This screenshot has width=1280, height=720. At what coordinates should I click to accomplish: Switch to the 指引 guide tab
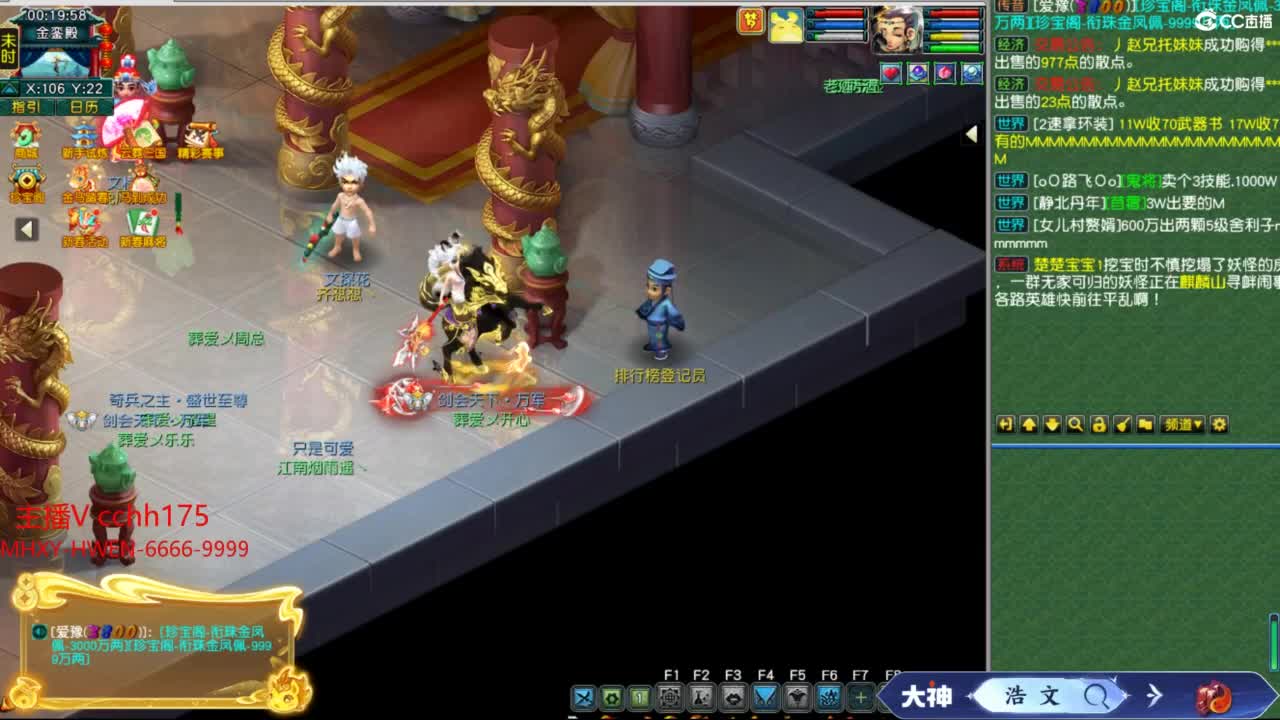tap(24, 107)
